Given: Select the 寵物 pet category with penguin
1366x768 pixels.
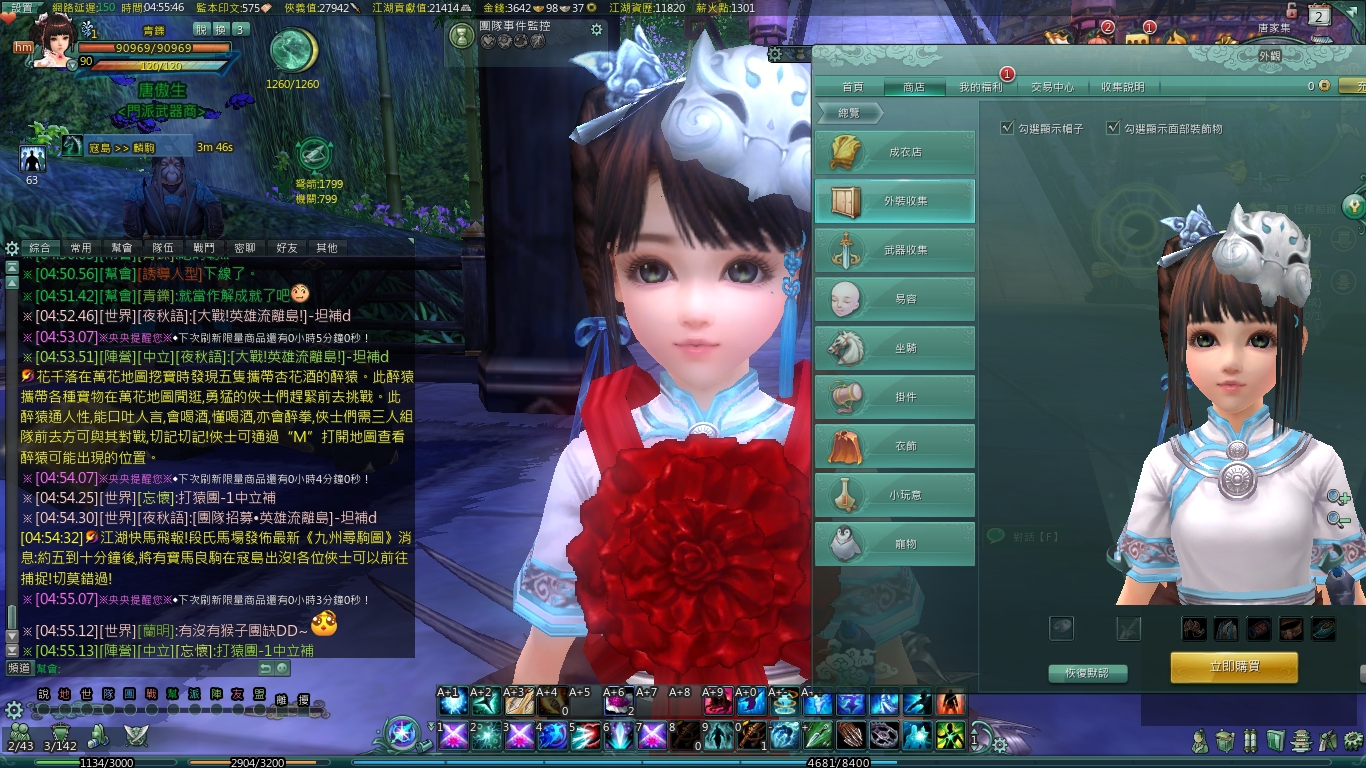Looking at the screenshot, I should (895, 544).
